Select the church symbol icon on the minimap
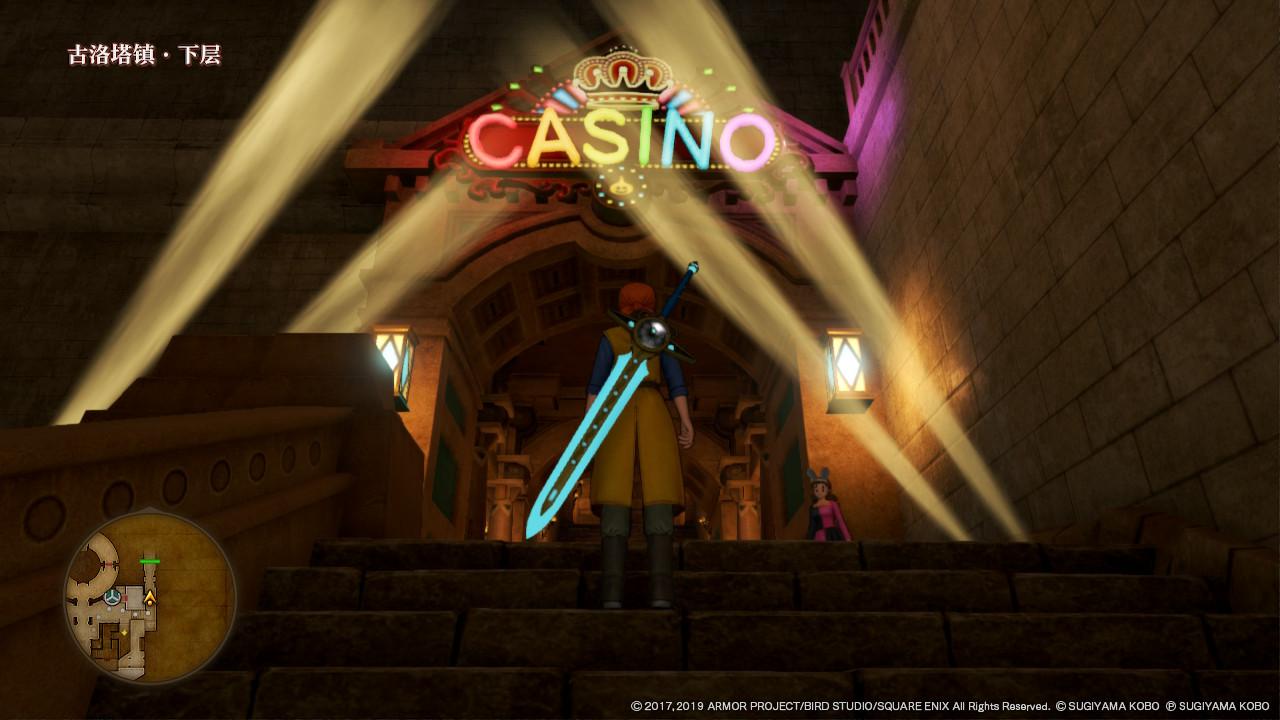This screenshot has width=1280, height=720. click(112, 598)
